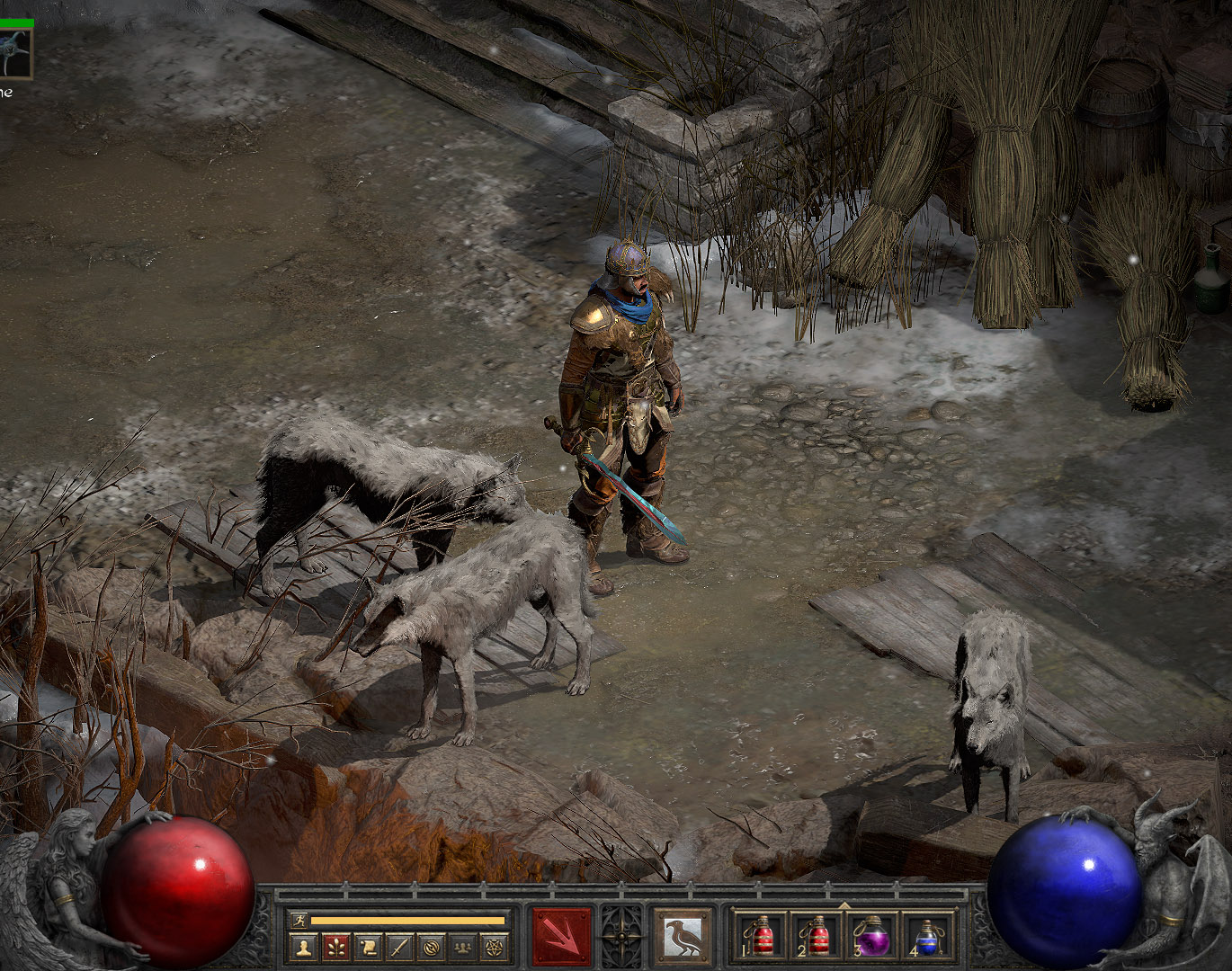Click the sword icon in the mini menu
Viewport: 1232px width, 971px height.
pos(399,946)
